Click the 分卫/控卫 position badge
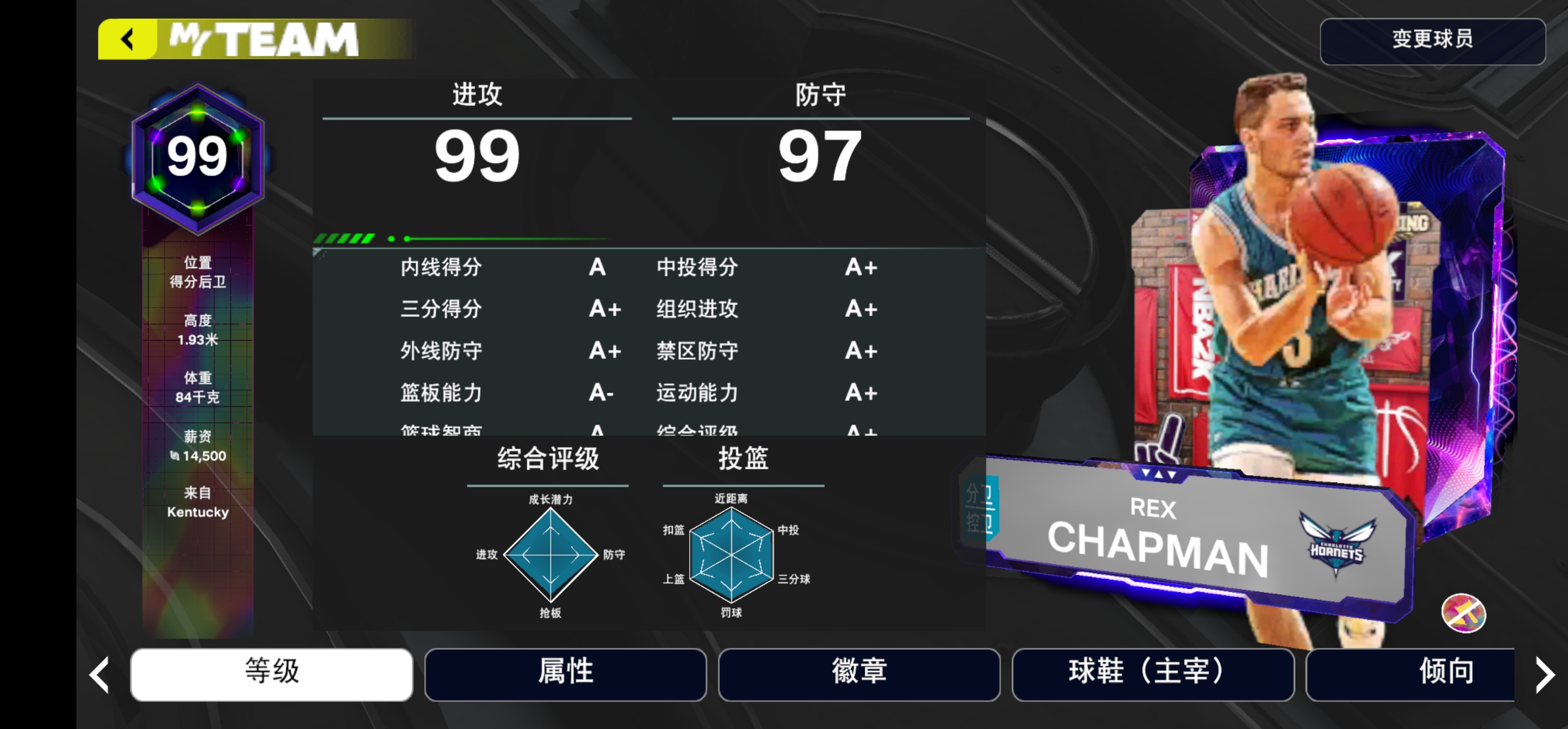1568x729 pixels. (980, 510)
